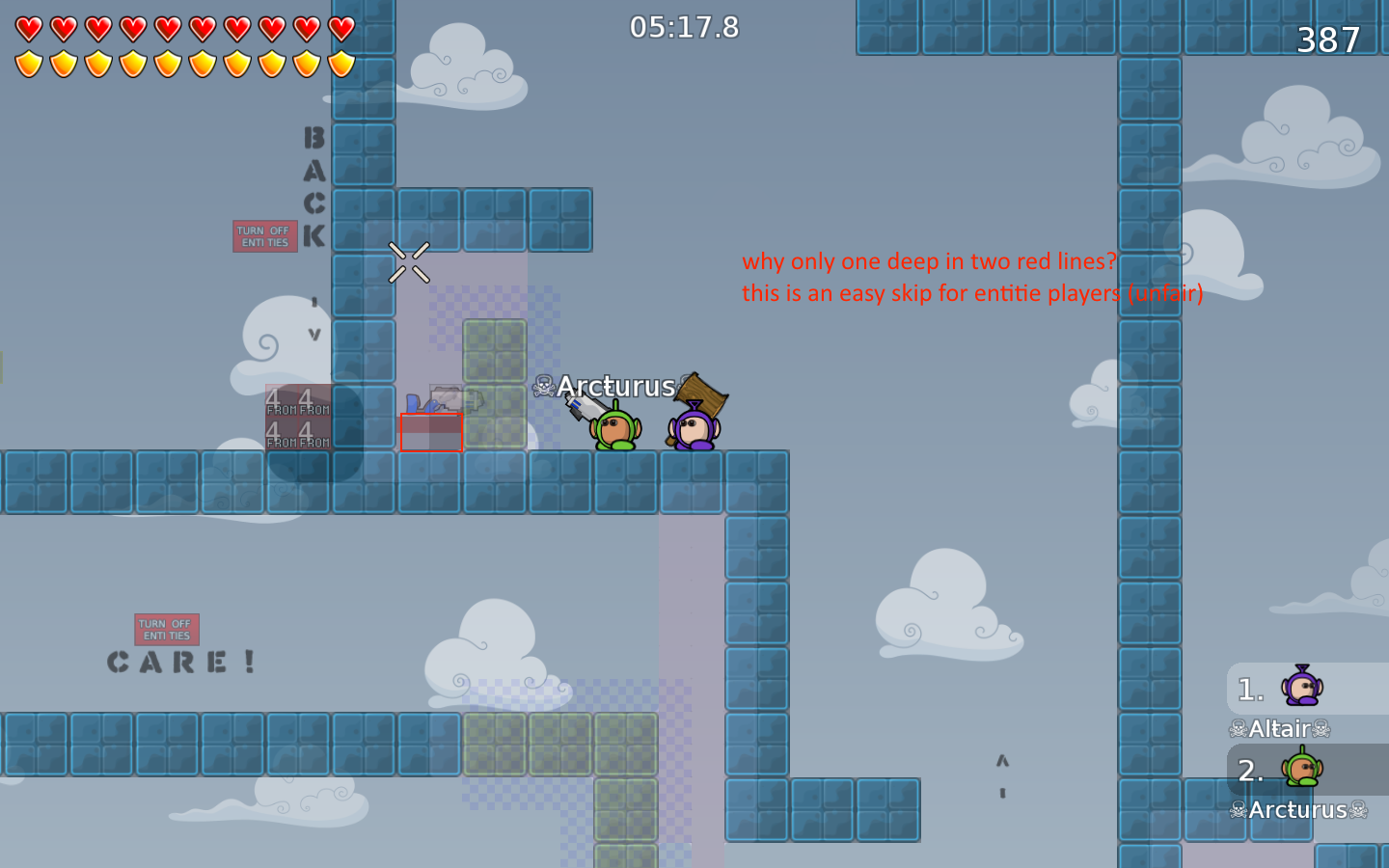Screen dimensions: 1389x868
Task: Click the red outlined marker rectangle
Action: pos(431,434)
